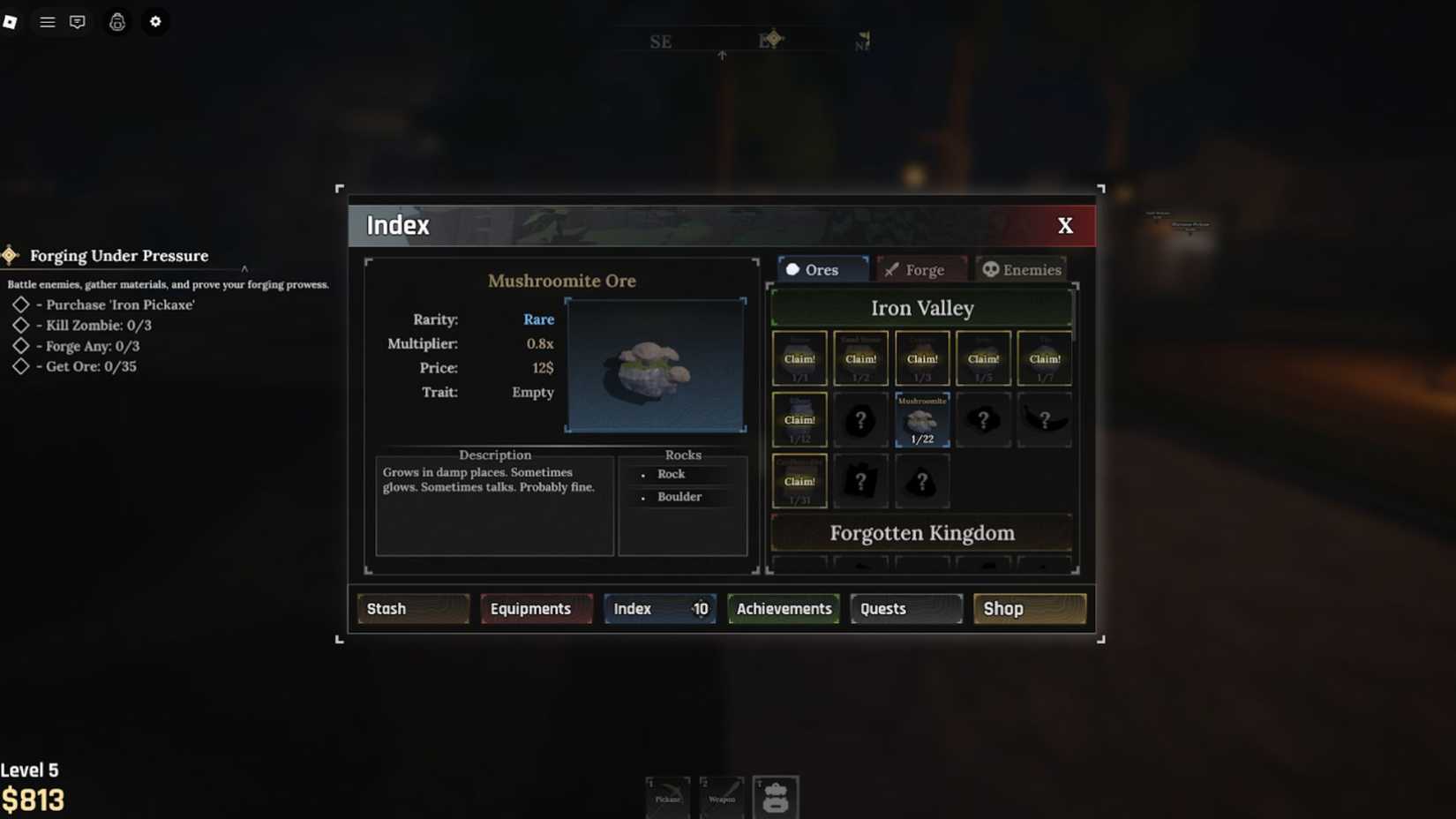Expand the Forgotten Kingdom section

point(921,533)
